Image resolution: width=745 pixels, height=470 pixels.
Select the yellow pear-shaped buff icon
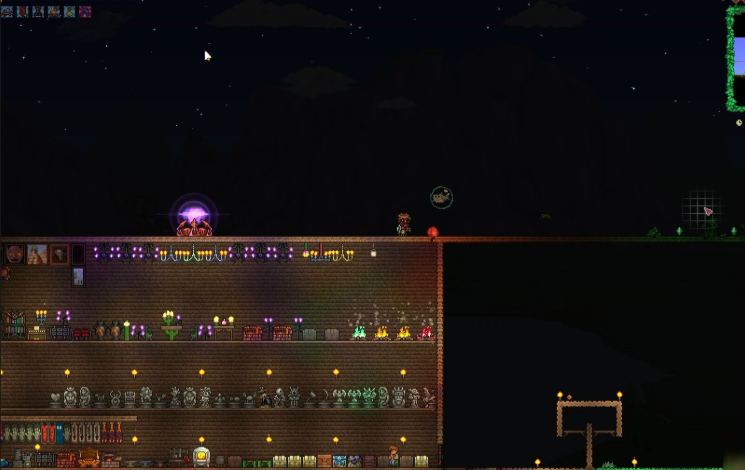[x=69, y=12]
